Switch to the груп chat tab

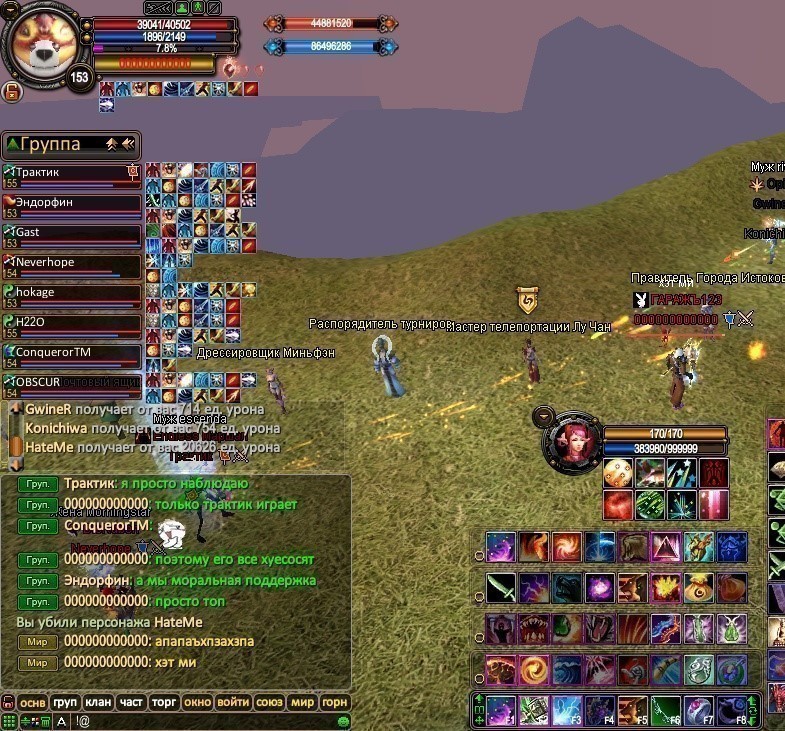(x=66, y=703)
